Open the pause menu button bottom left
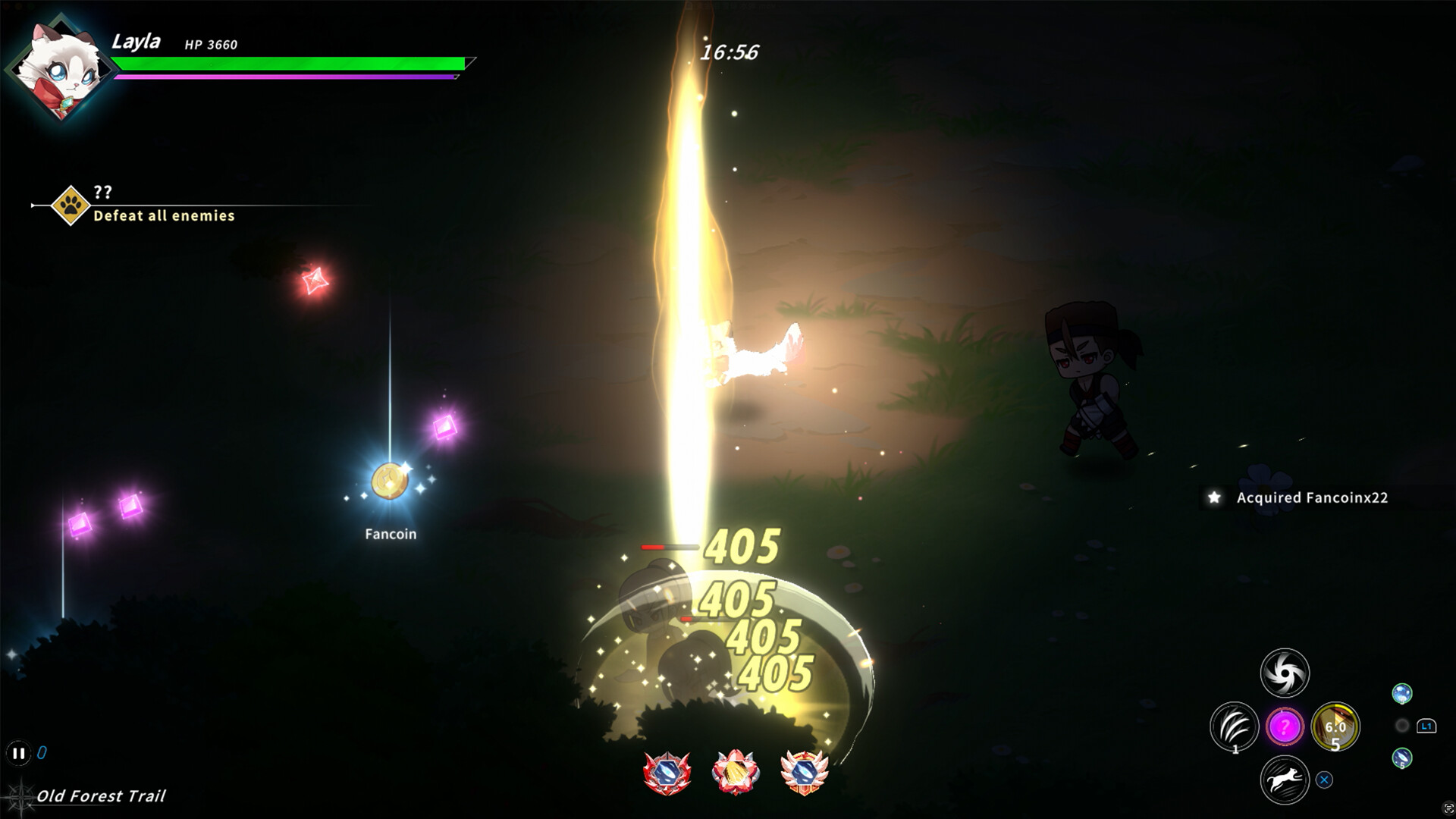 [x=19, y=753]
